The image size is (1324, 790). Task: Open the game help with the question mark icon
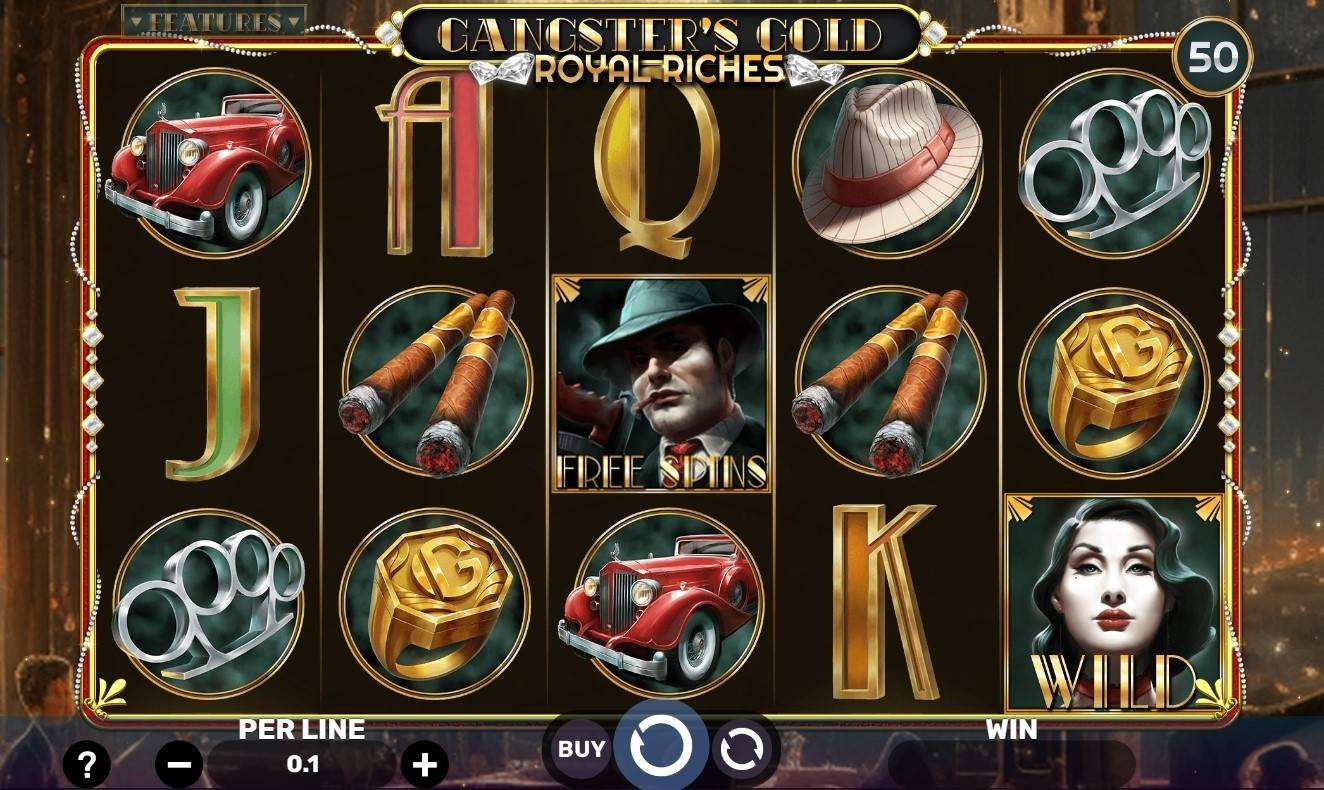(x=87, y=766)
